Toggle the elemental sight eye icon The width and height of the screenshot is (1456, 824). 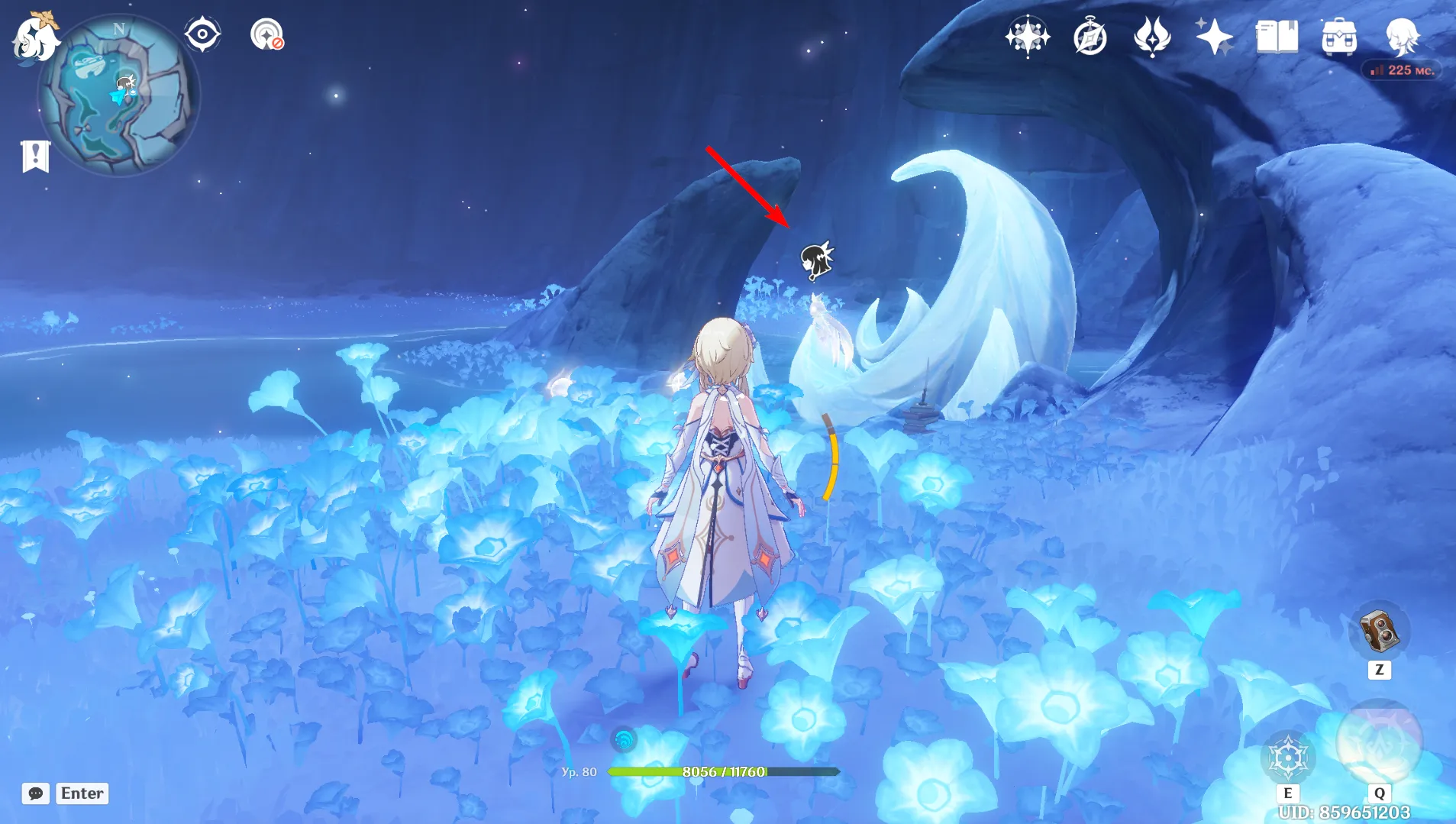click(202, 34)
